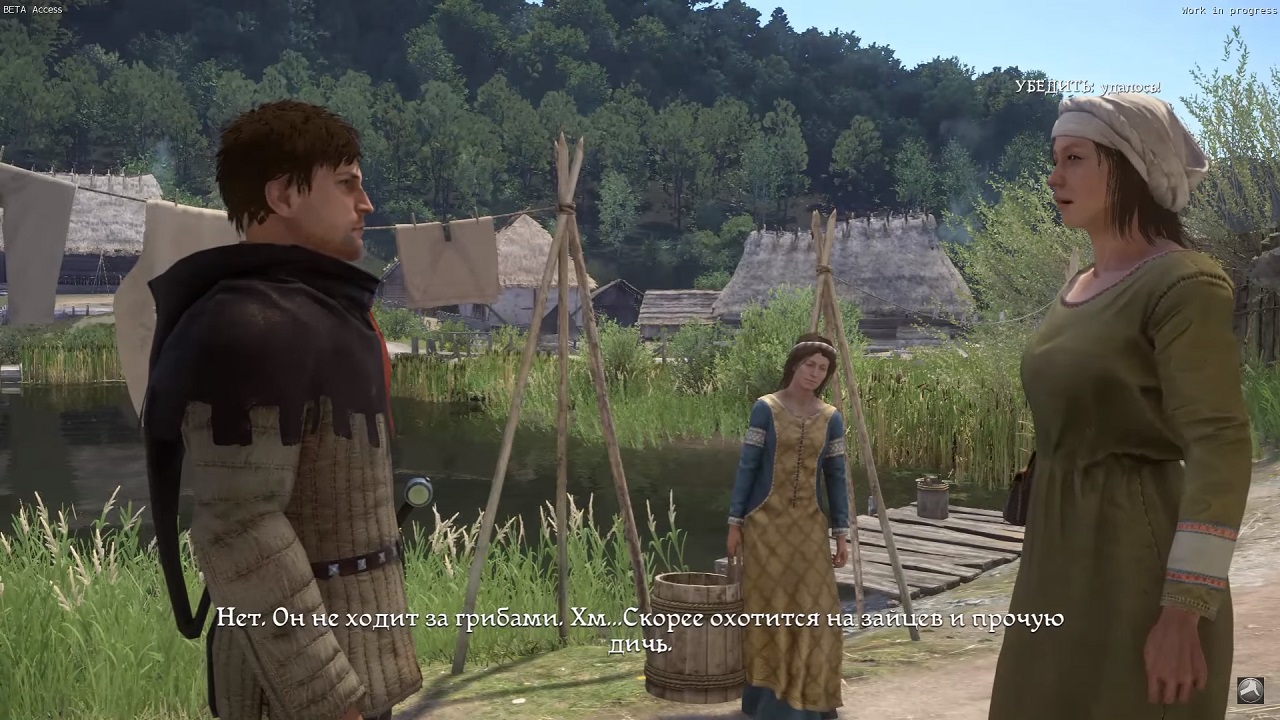Click the round logo watermark in the corner
The image size is (1280, 720).
click(1250, 690)
